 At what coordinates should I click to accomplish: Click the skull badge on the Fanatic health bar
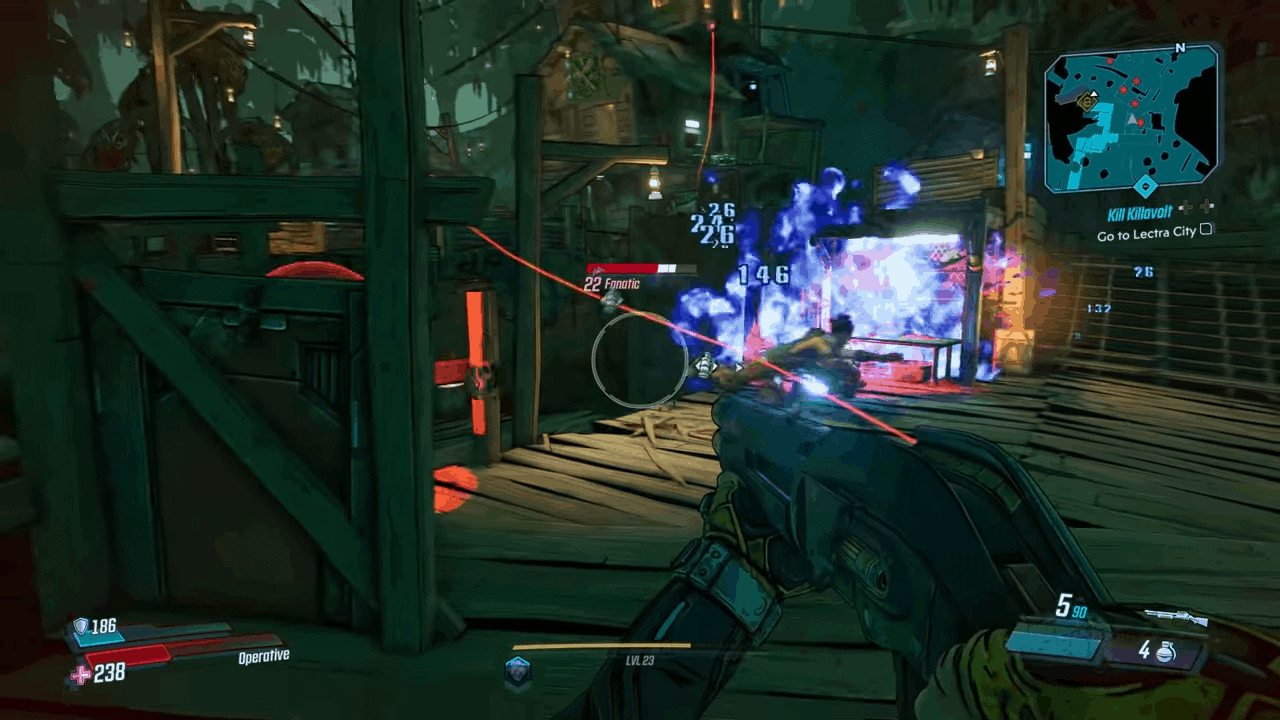point(597,270)
